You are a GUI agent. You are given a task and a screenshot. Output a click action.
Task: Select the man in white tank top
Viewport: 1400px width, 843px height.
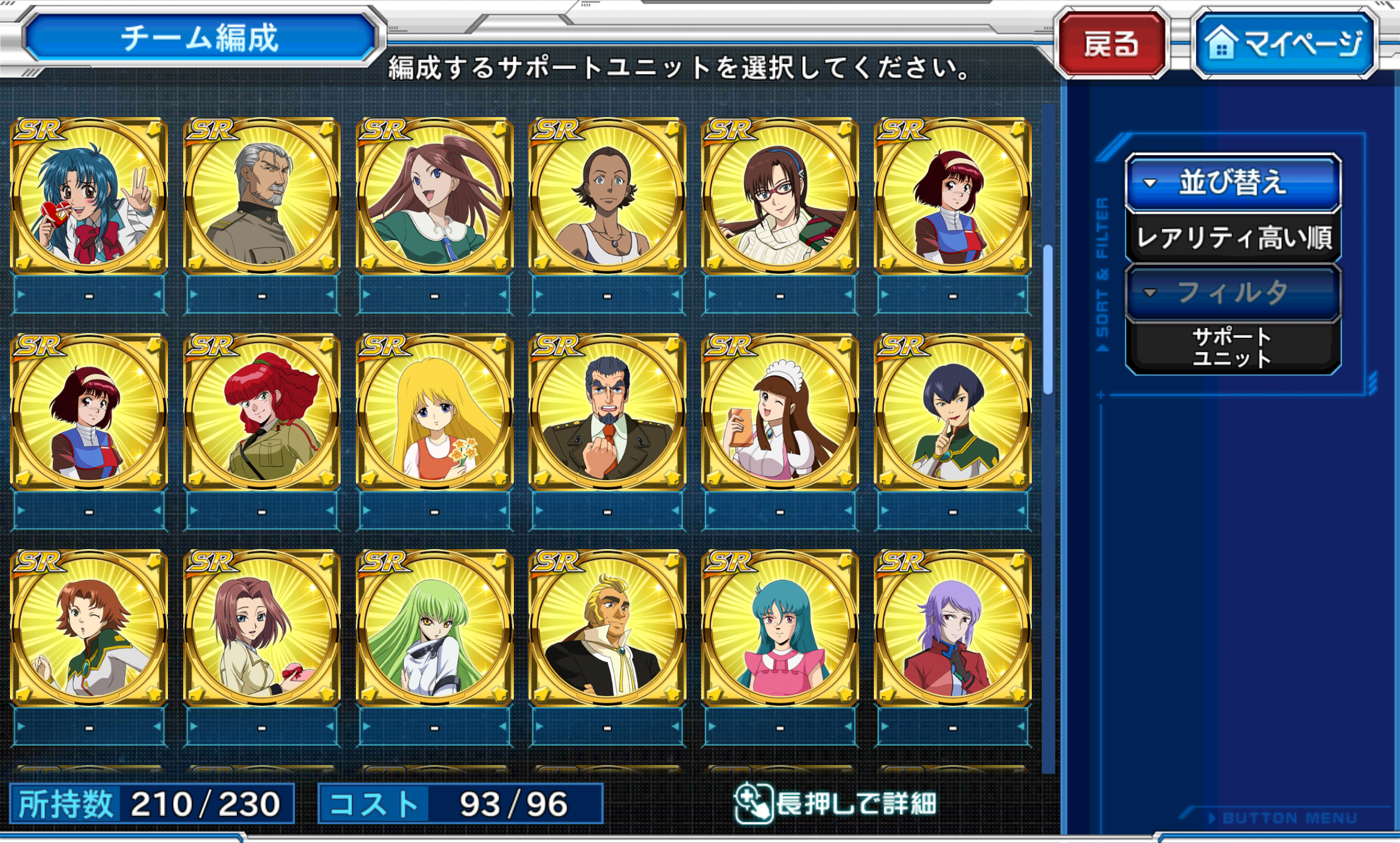click(x=607, y=196)
